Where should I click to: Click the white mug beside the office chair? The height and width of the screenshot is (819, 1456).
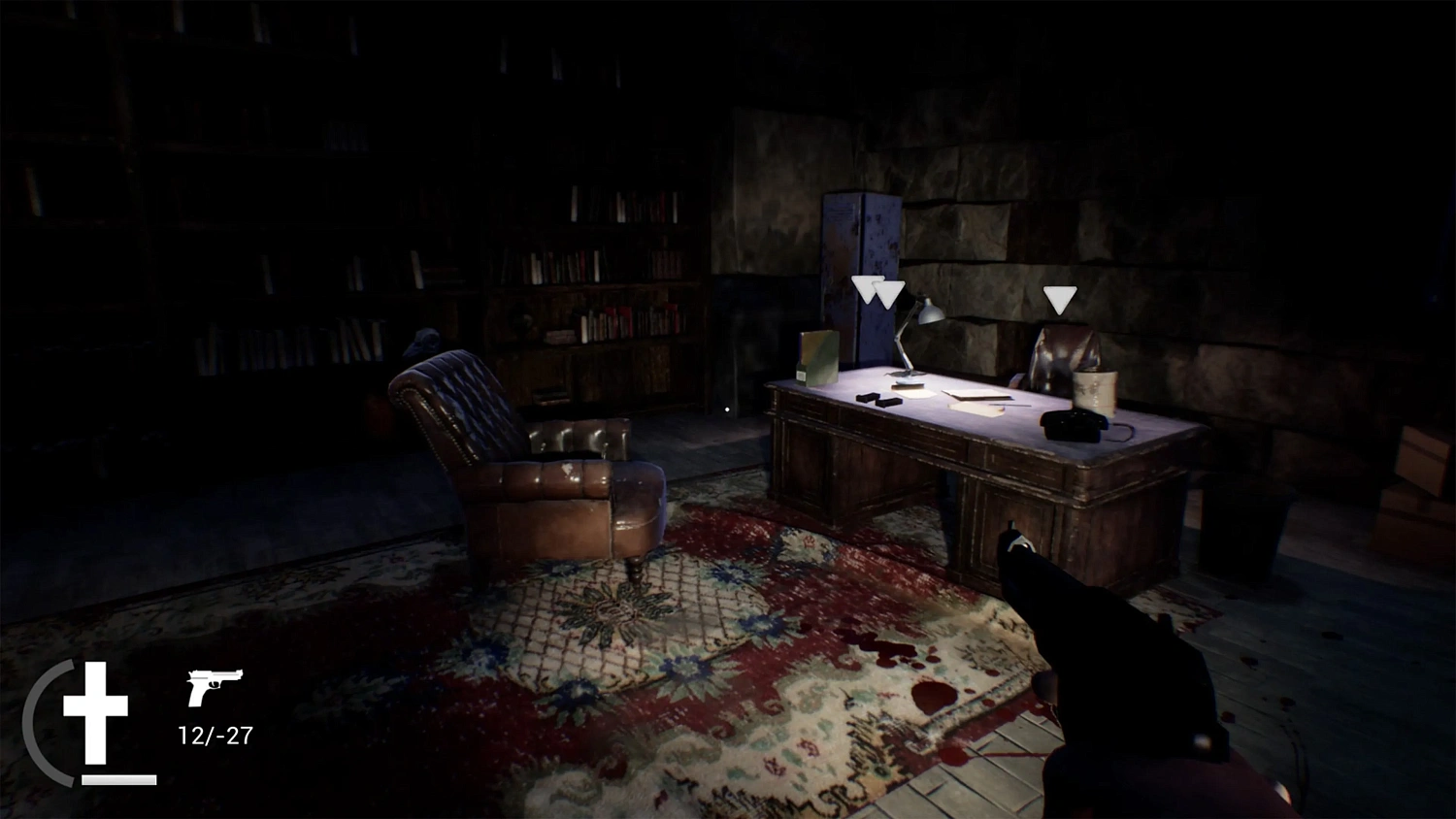pos(1095,391)
